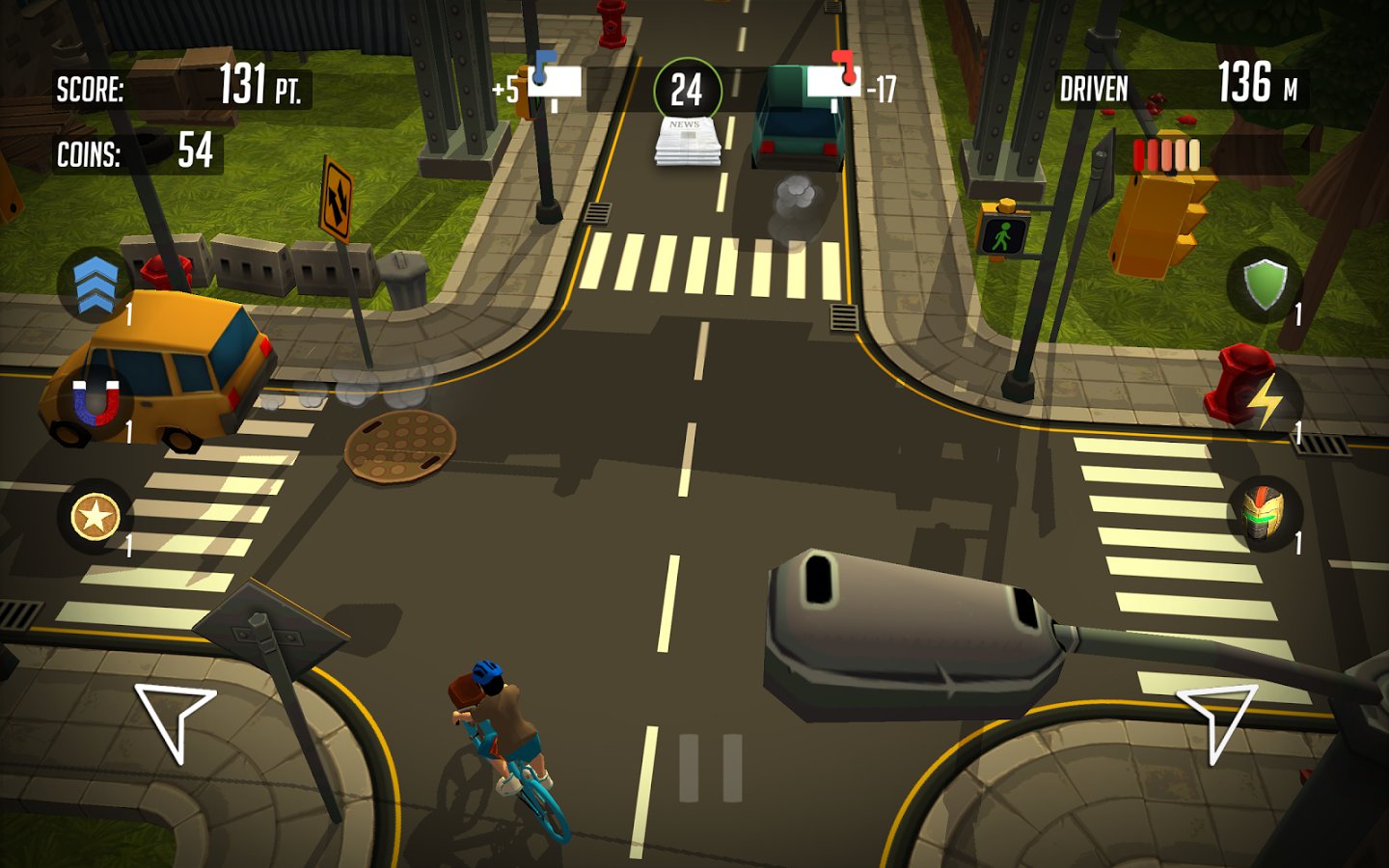The width and height of the screenshot is (1389, 868).
Task: Activate the green shield power-up
Action: click(x=1265, y=285)
